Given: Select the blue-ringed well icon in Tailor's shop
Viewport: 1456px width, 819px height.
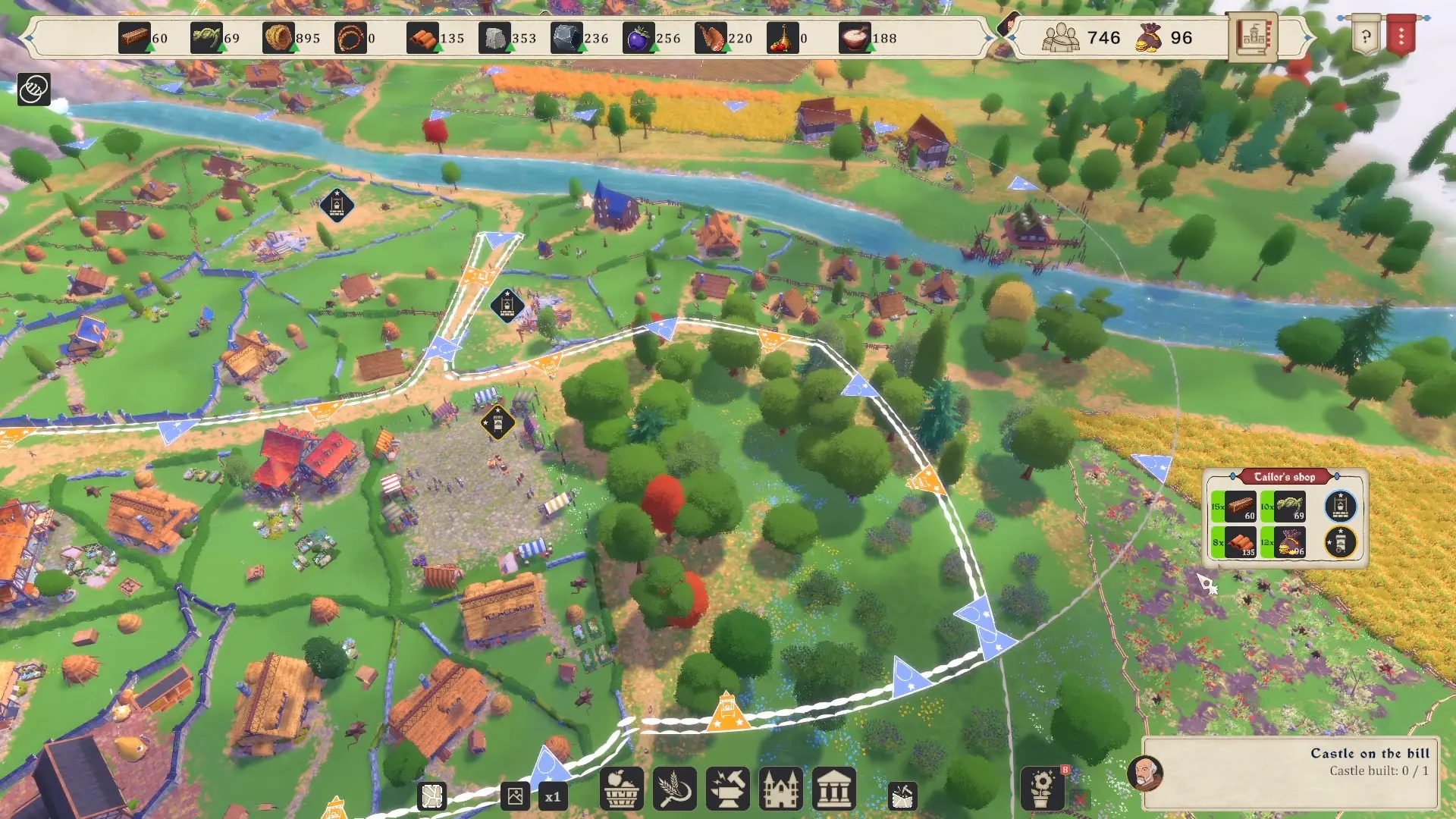Looking at the screenshot, I should click(1340, 506).
